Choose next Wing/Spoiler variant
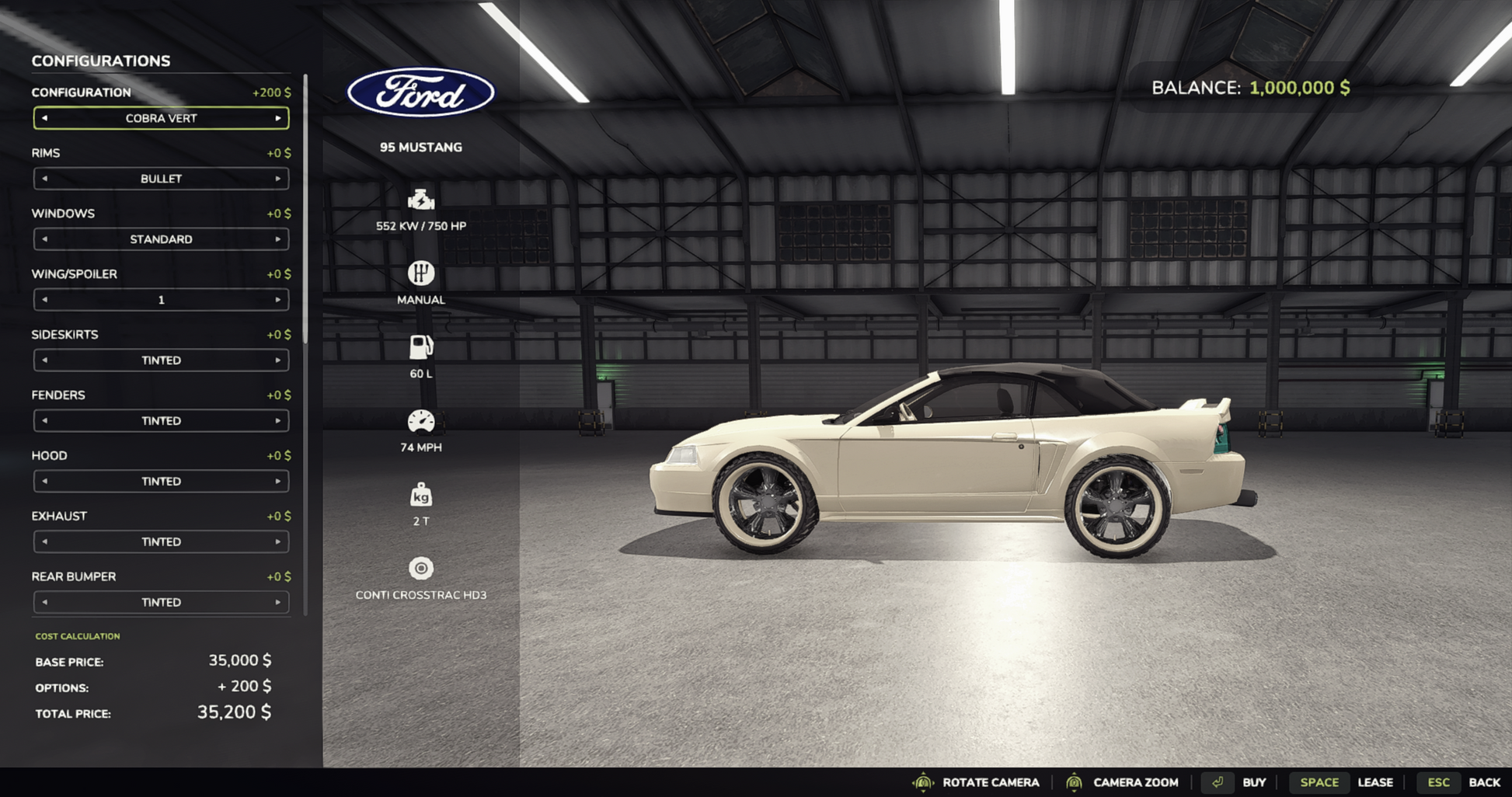Viewport: 1512px width, 797px height. (x=277, y=300)
